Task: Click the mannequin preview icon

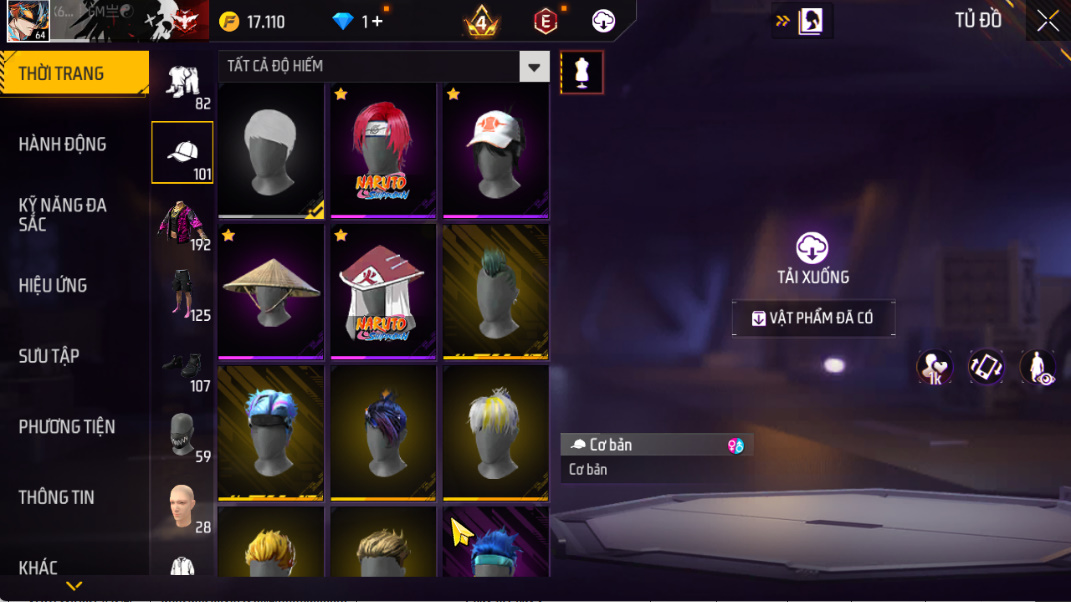Action: (582, 73)
